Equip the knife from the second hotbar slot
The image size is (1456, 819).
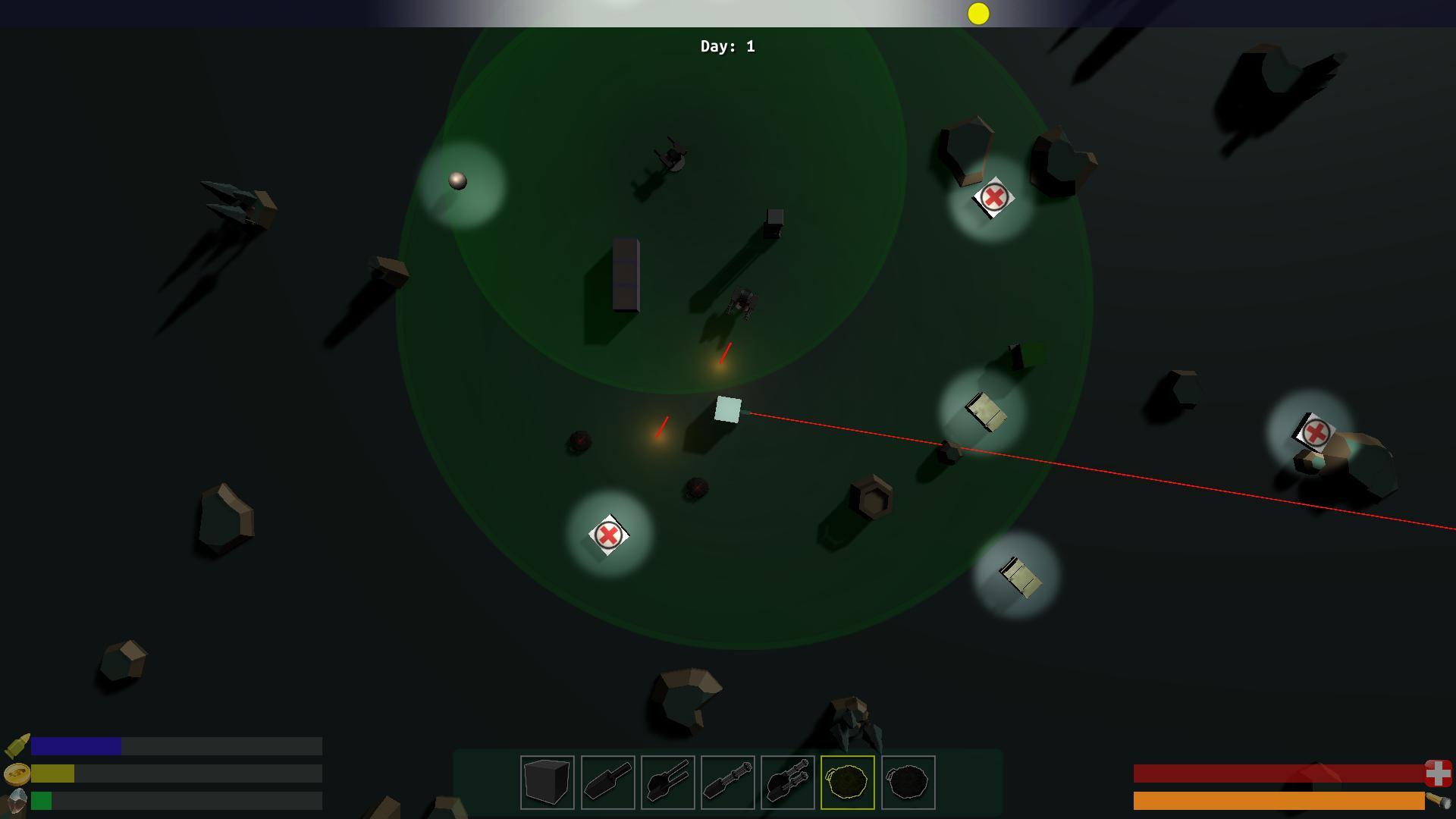607,782
